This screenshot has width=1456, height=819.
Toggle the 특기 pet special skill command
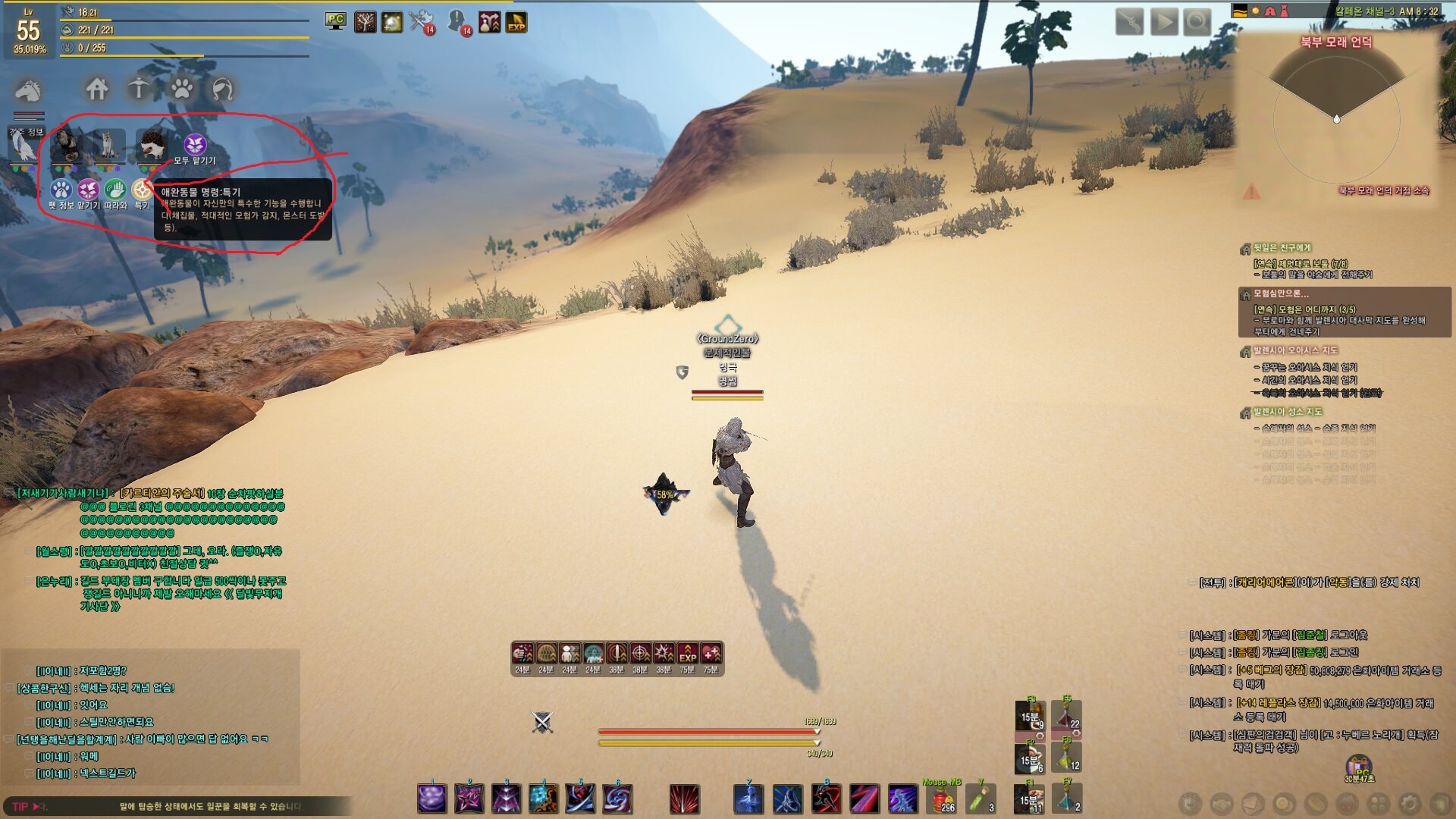[141, 190]
